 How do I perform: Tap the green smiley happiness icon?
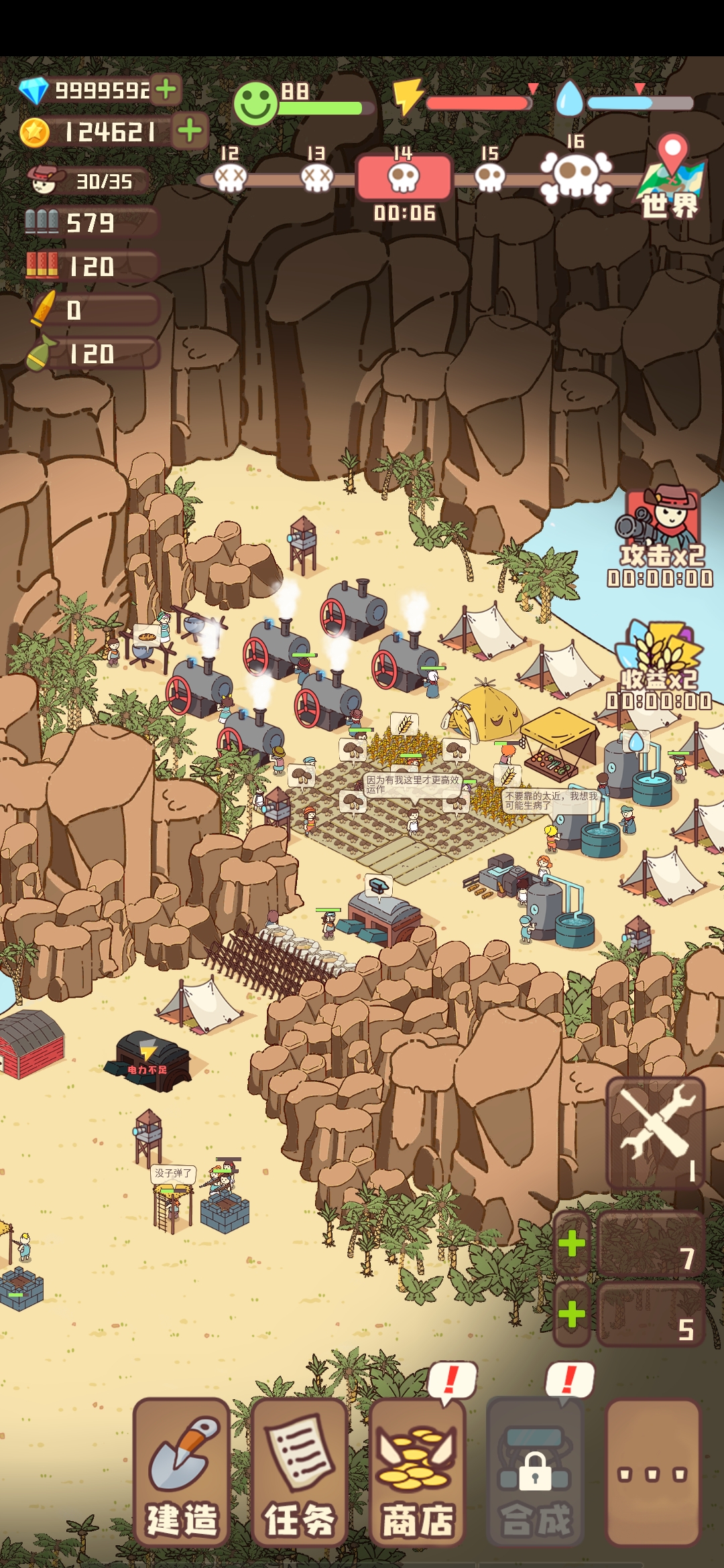click(255, 105)
